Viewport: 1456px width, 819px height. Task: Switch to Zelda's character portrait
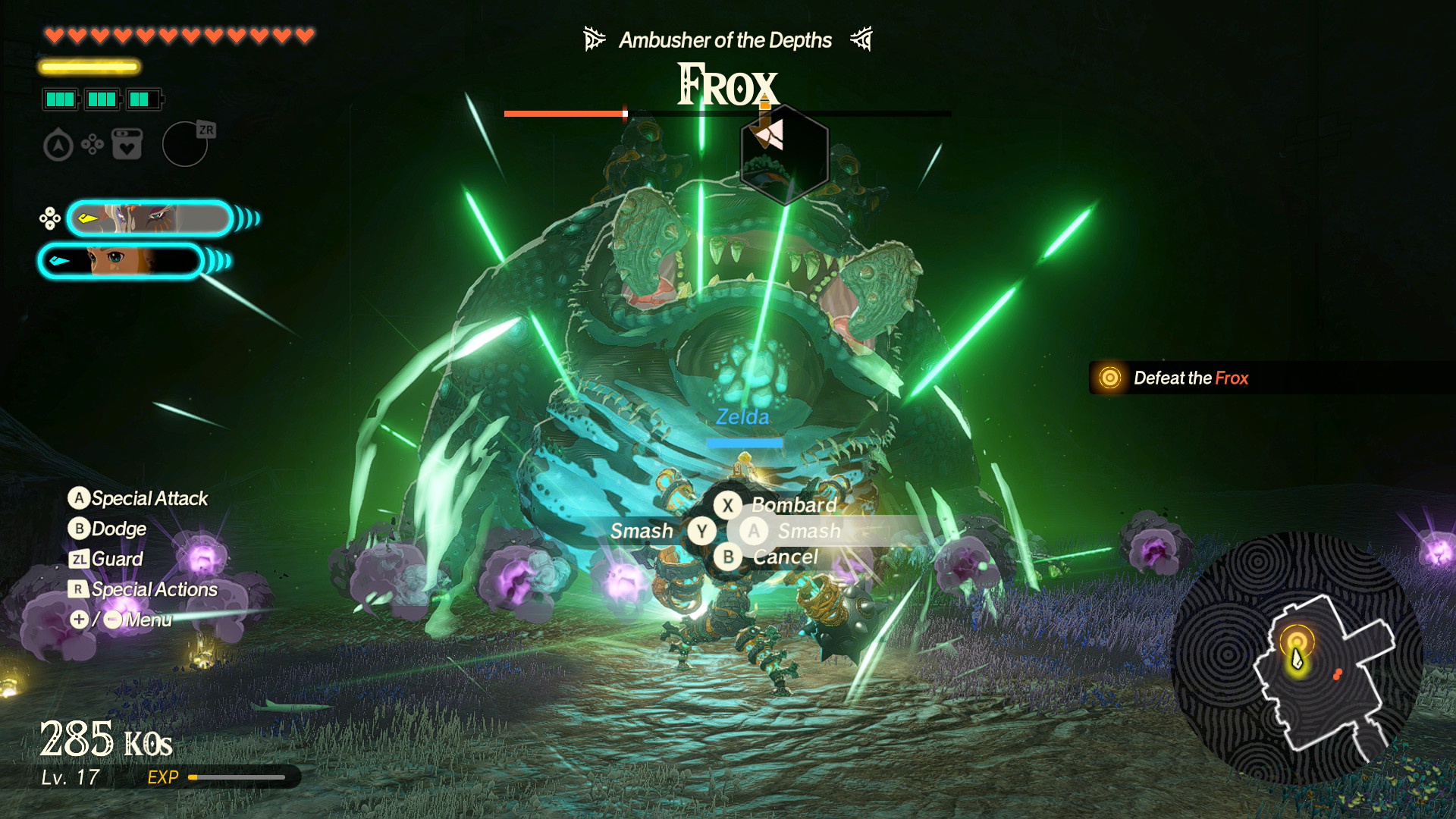pyautogui.click(x=121, y=261)
